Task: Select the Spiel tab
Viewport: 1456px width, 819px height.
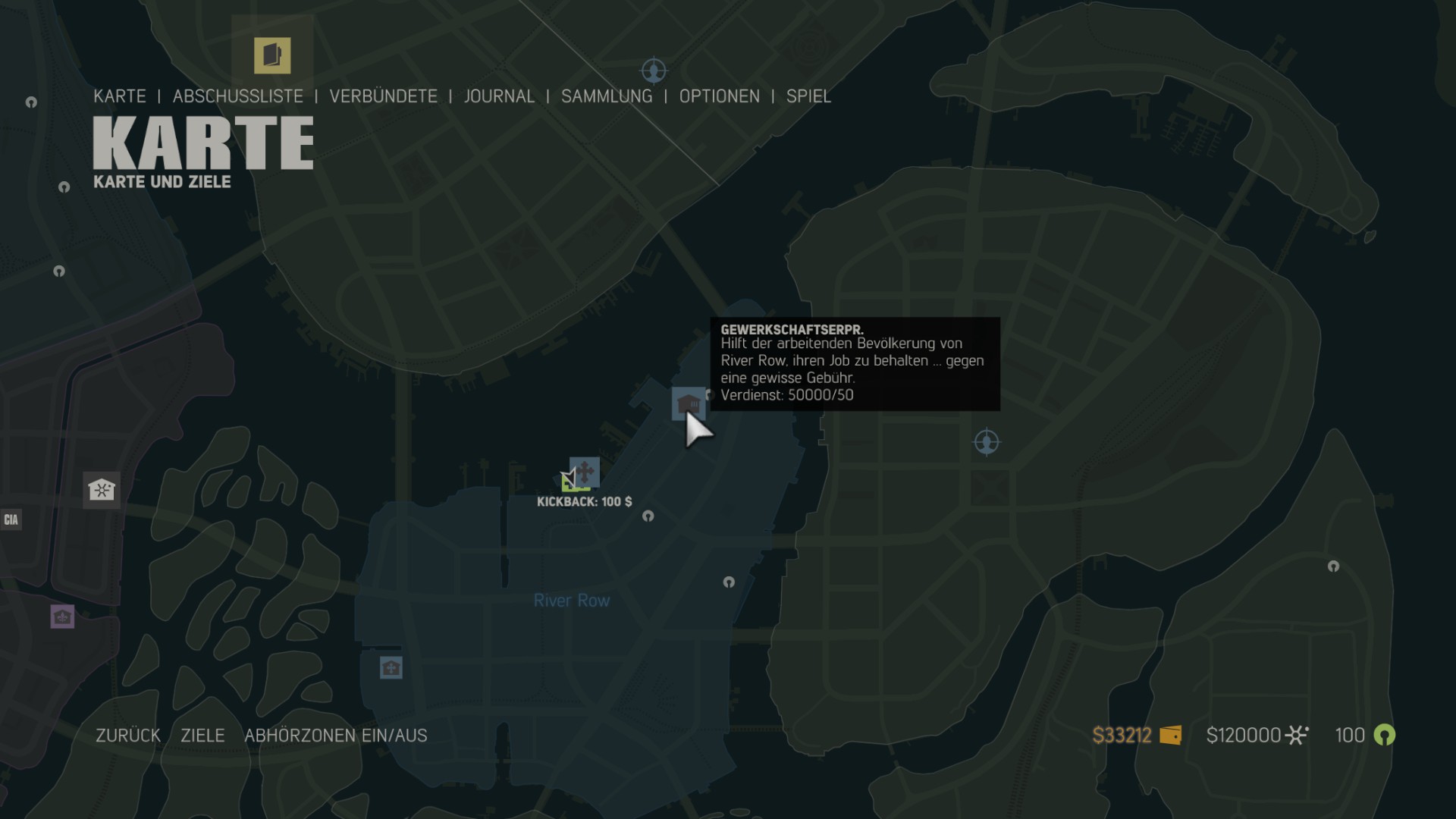Action: point(808,96)
